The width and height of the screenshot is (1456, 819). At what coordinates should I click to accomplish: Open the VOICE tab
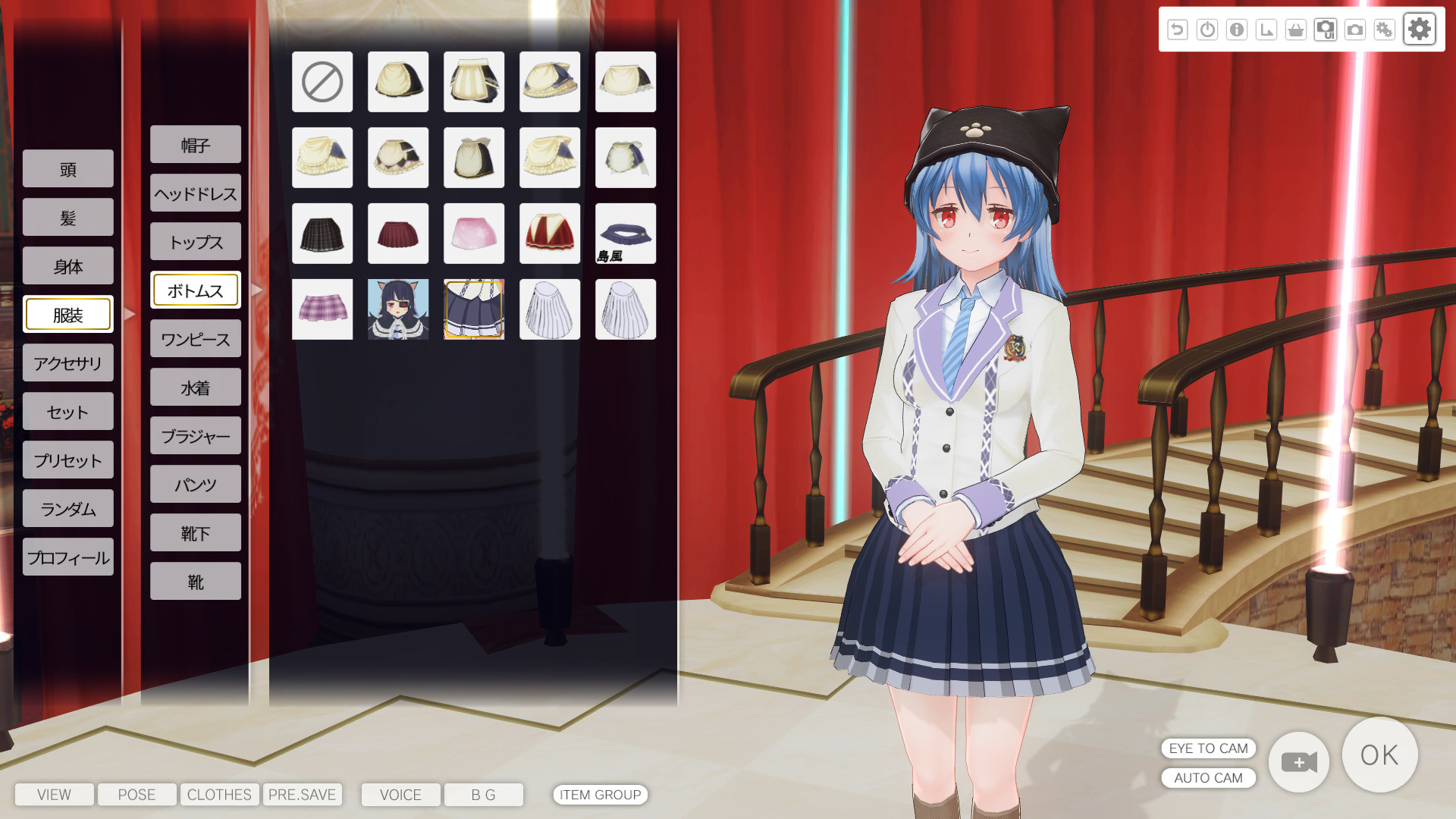(x=400, y=795)
